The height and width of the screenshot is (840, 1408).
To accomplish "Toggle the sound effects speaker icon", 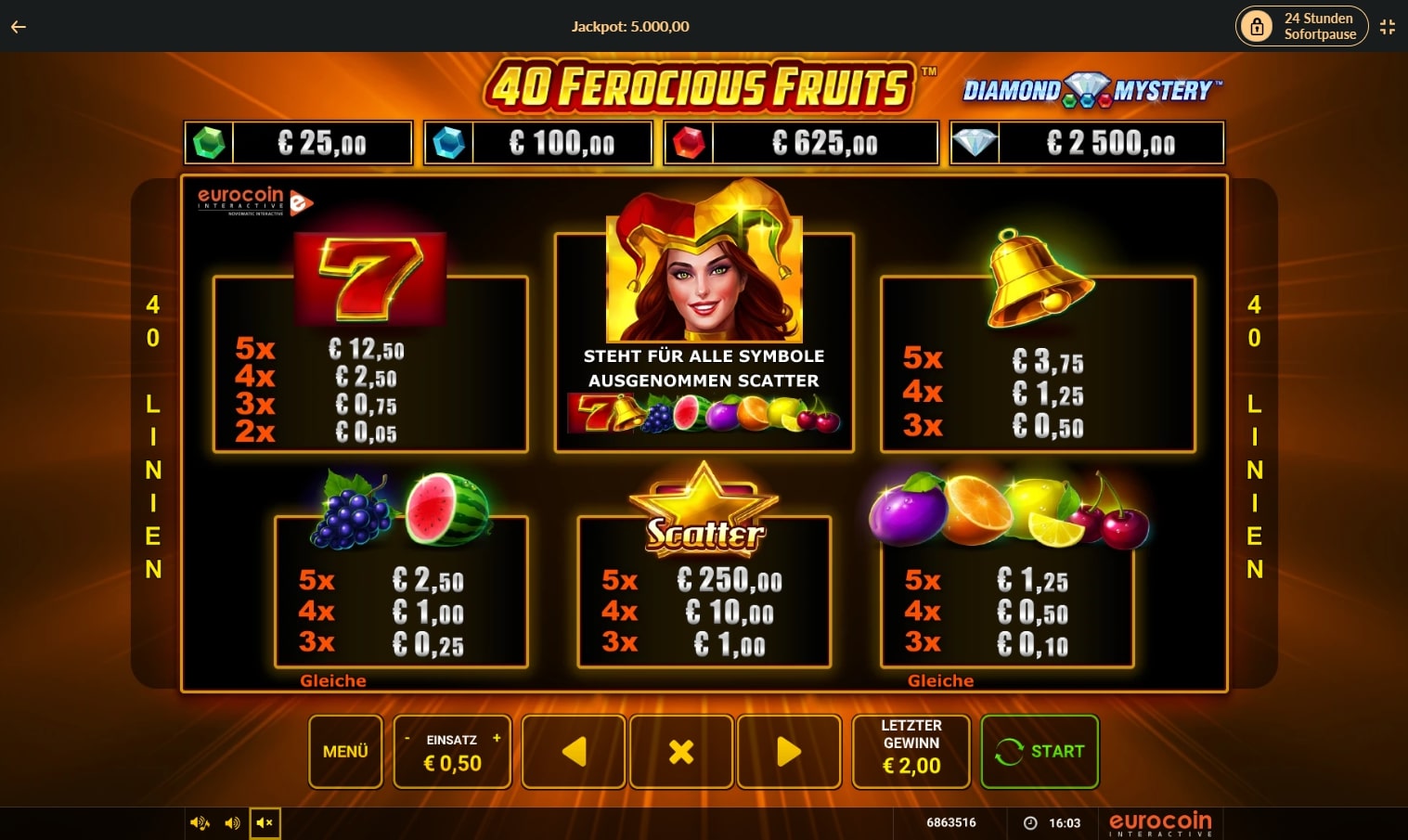I will click(232, 822).
